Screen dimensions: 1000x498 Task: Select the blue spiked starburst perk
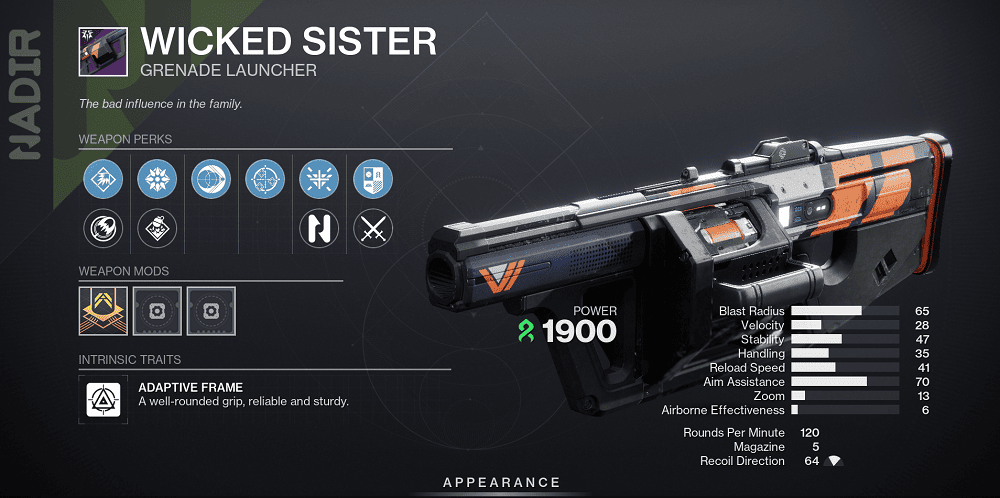156,180
